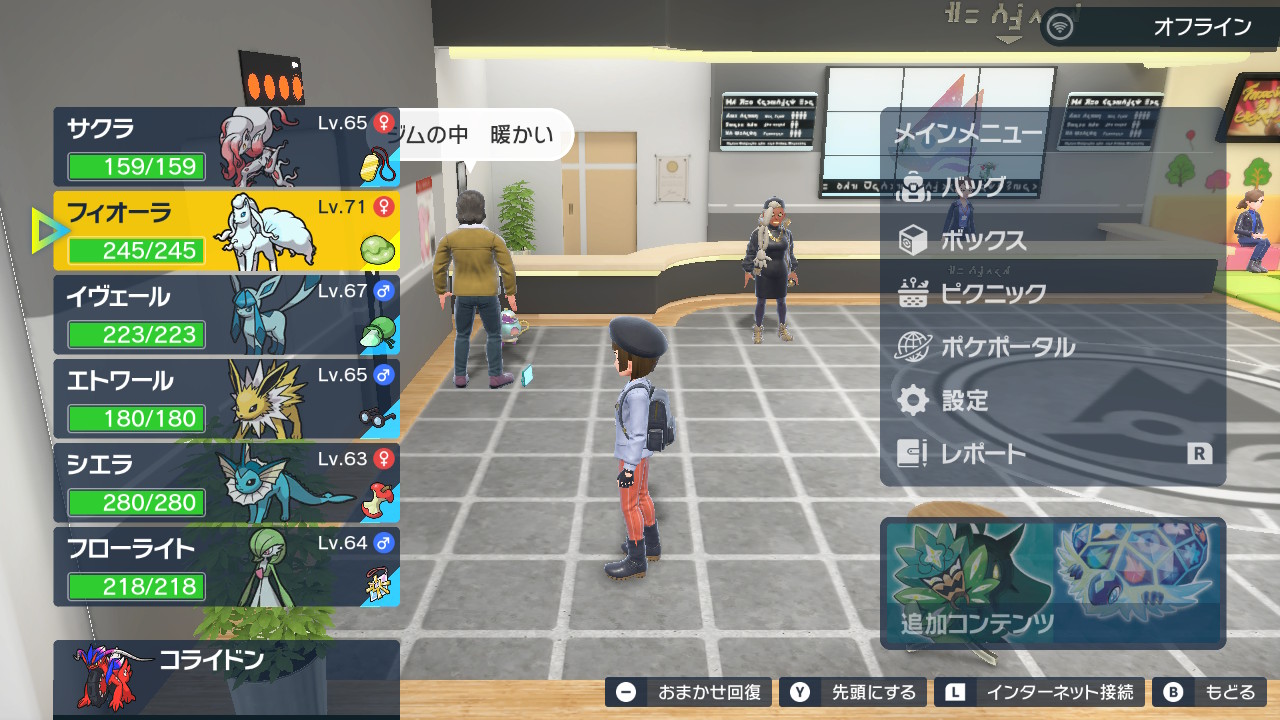The width and height of the screenshot is (1280, 720).
Task: Choose the highlighted フィオーラ party slot
Action: (x=226, y=231)
